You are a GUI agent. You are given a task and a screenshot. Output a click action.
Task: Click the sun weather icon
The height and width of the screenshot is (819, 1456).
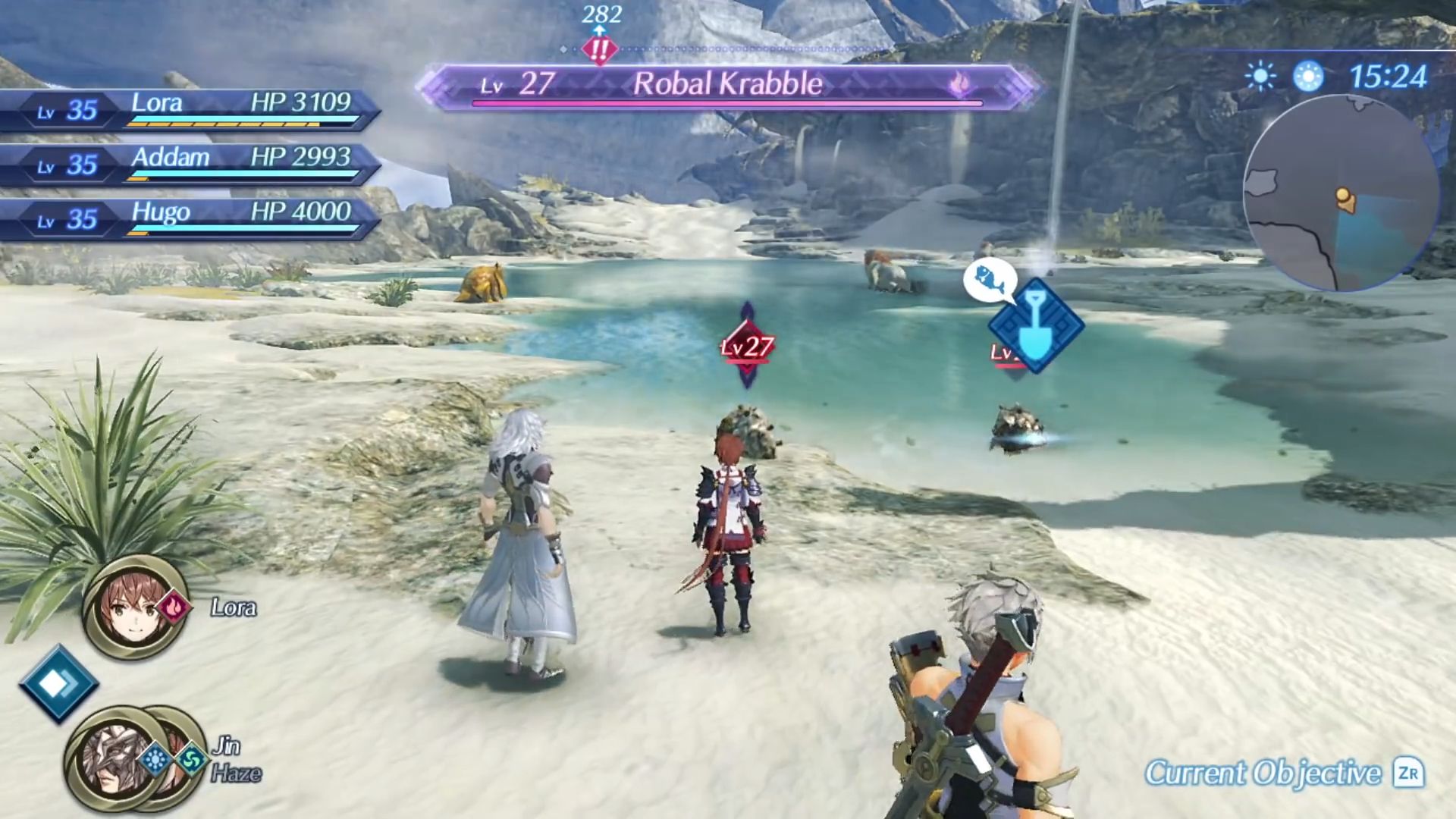1260,77
